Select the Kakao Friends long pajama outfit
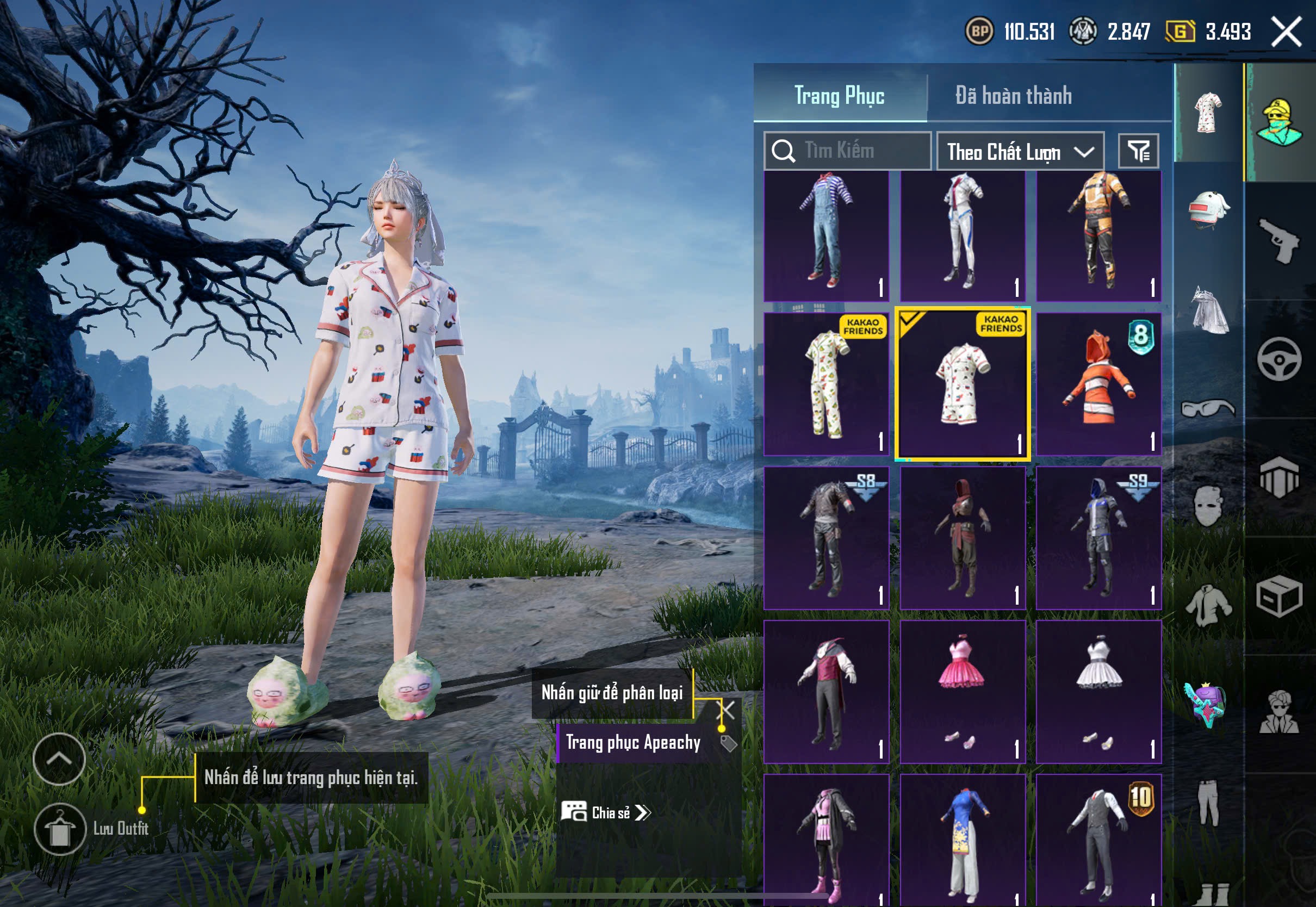 click(x=826, y=384)
